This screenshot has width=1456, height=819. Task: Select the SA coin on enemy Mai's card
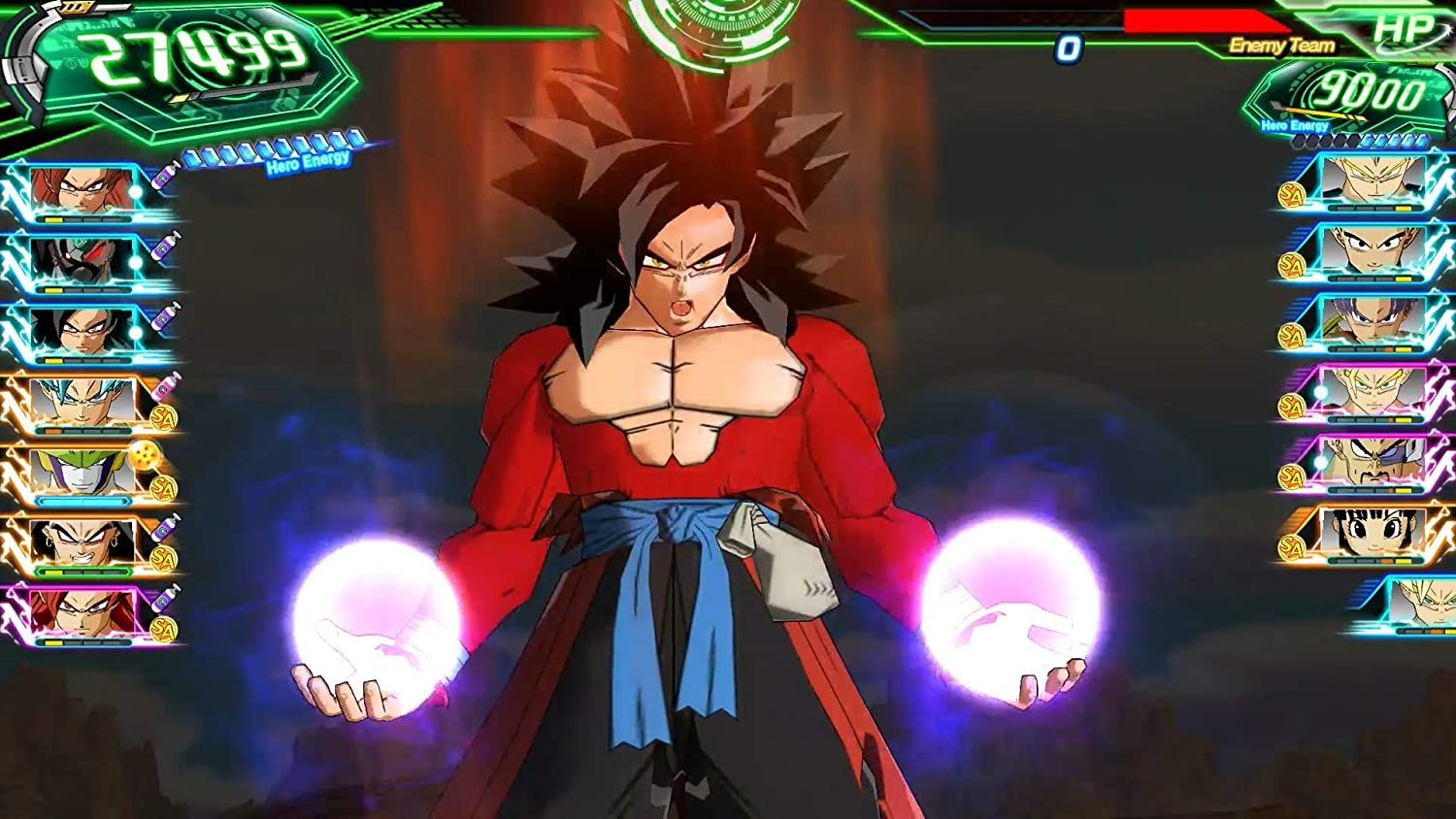(1290, 544)
